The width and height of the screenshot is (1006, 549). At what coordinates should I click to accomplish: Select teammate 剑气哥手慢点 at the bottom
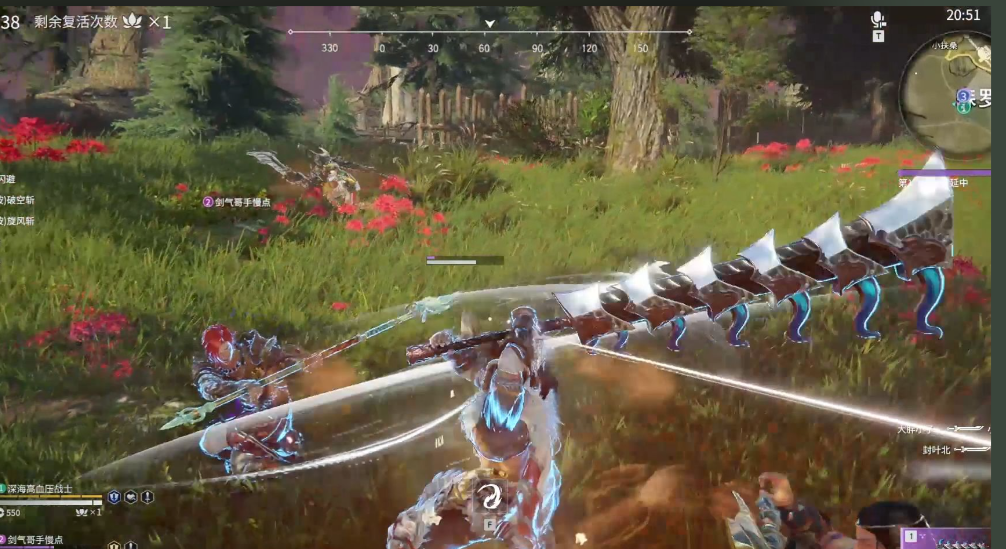(42, 540)
